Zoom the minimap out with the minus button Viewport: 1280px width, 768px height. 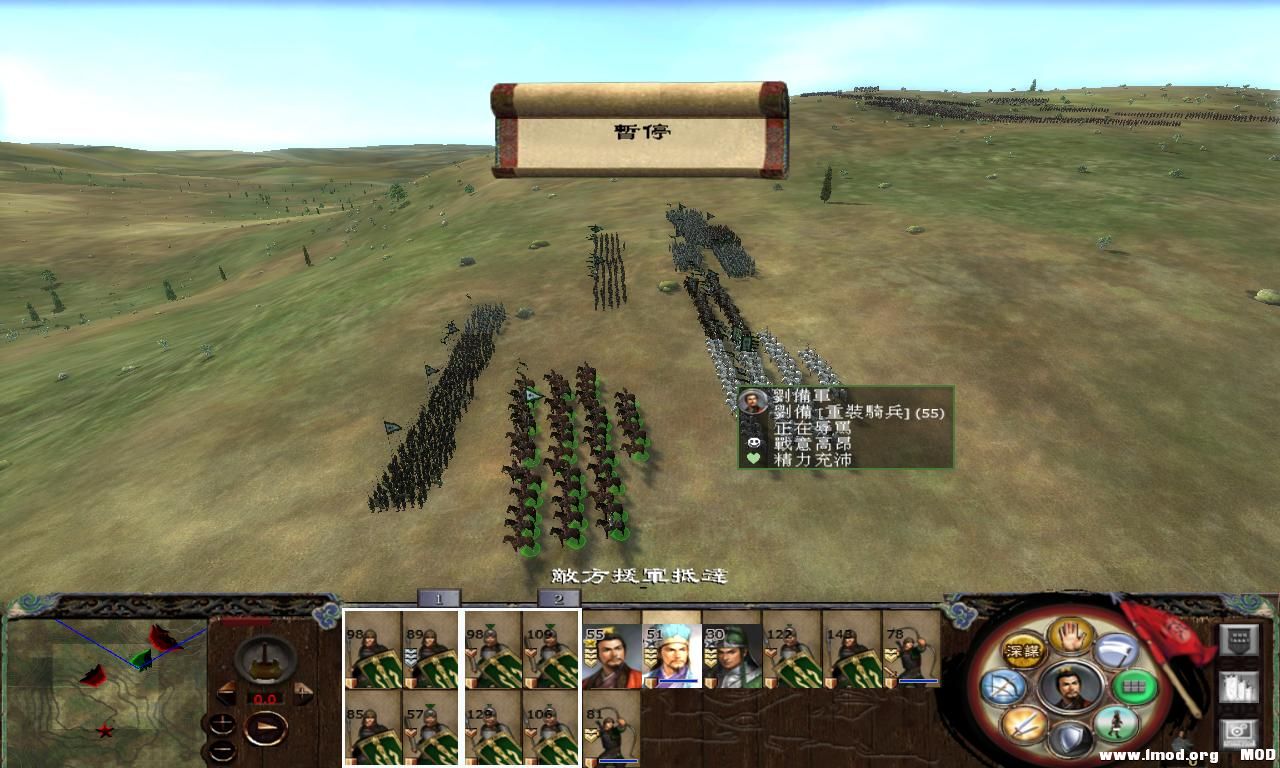coord(222,750)
